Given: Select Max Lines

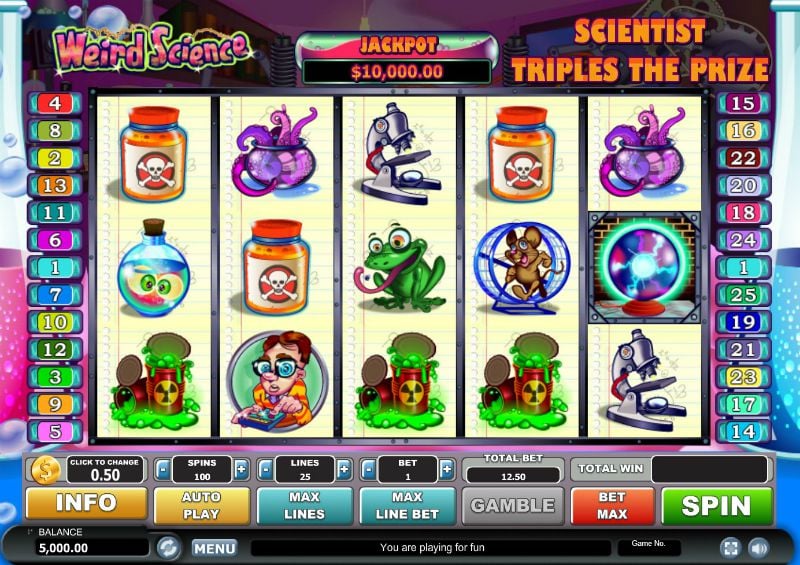Looking at the screenshot, I should [x=304, y=506].
